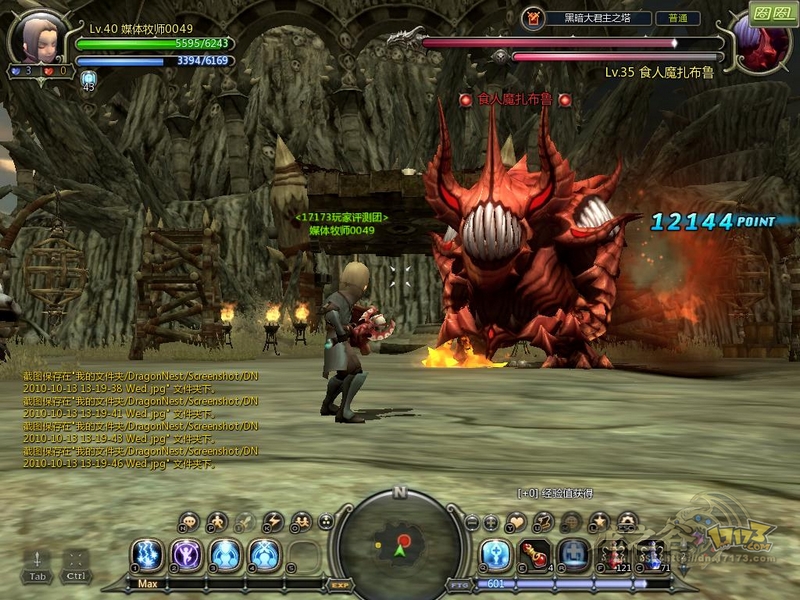Use the red potion with count 121
800x600 pixels.
615,554
